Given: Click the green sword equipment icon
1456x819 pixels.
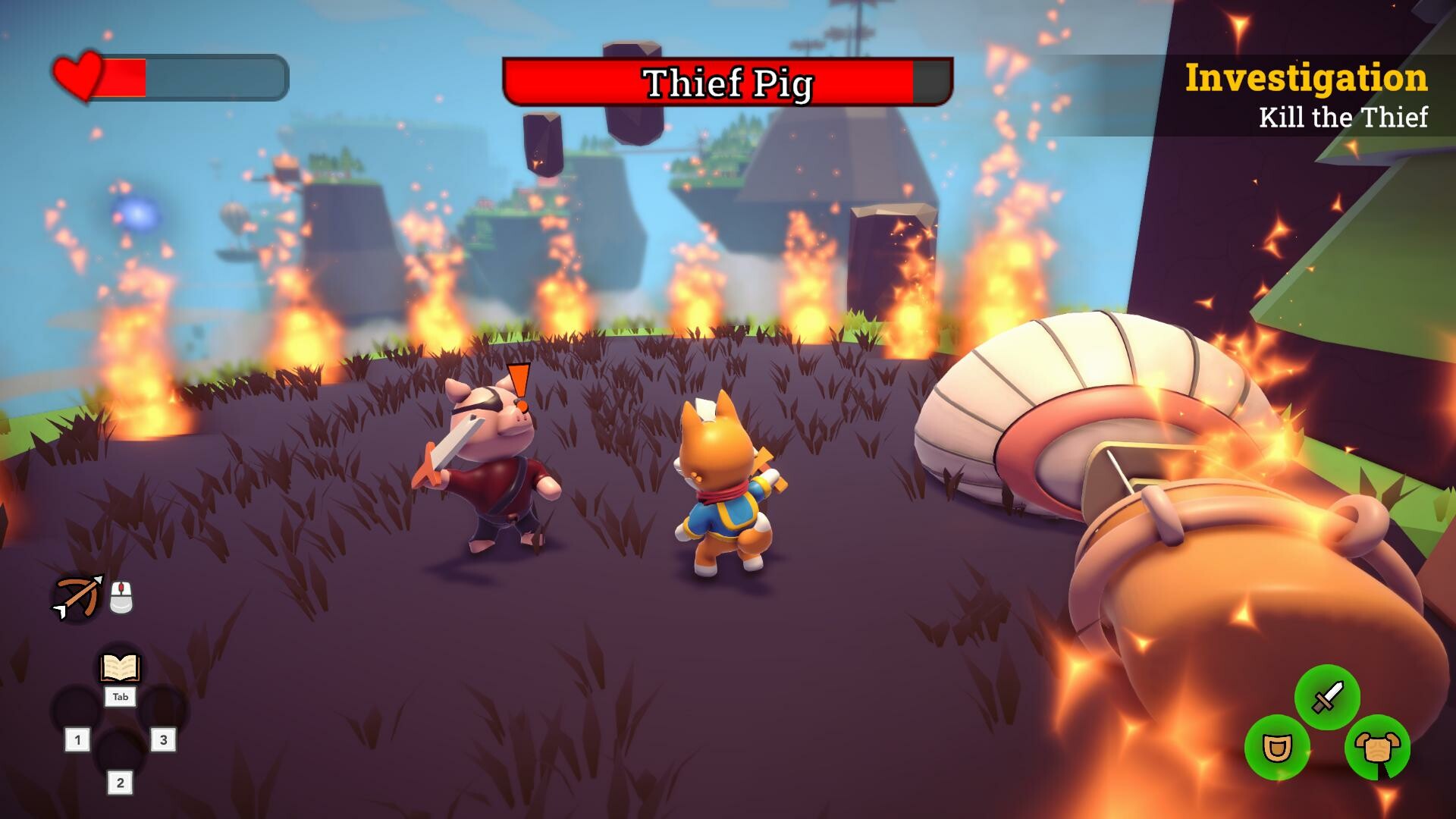Looking at the screenshot, I should [x=1327, y=698].
